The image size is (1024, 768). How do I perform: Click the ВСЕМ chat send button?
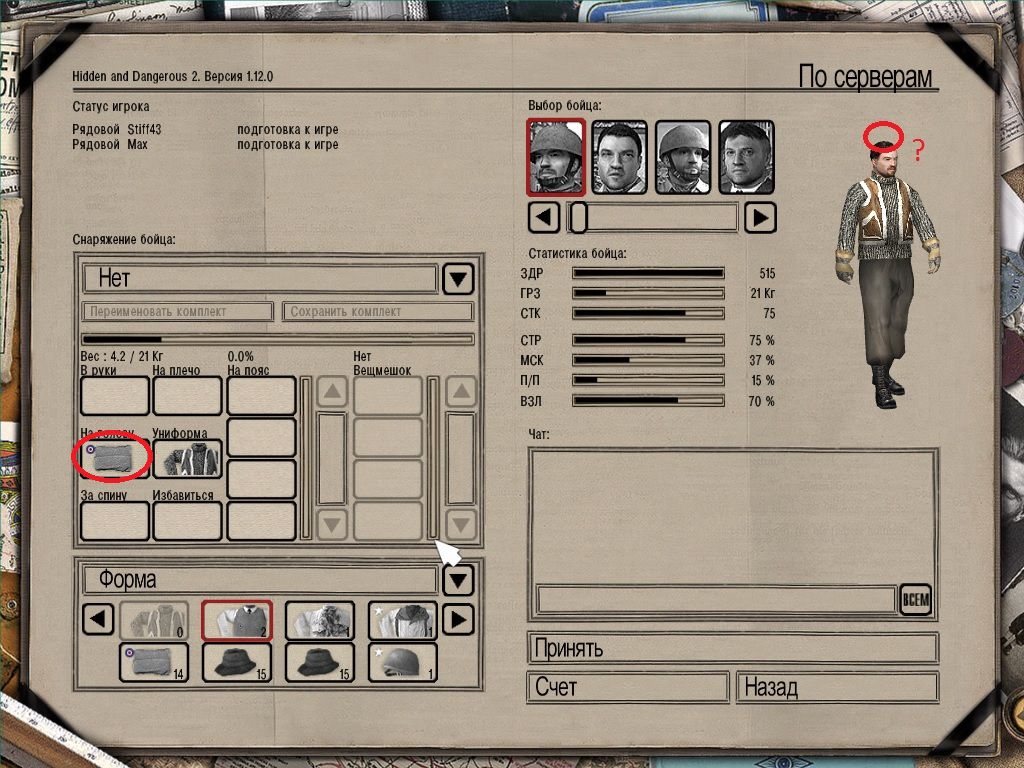[x=915, y=600]
